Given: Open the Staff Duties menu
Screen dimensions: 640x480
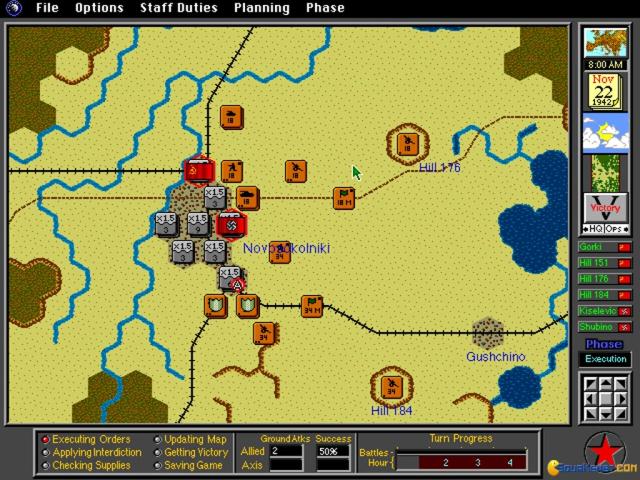Looking at the screenshot, I should (178, 8).
